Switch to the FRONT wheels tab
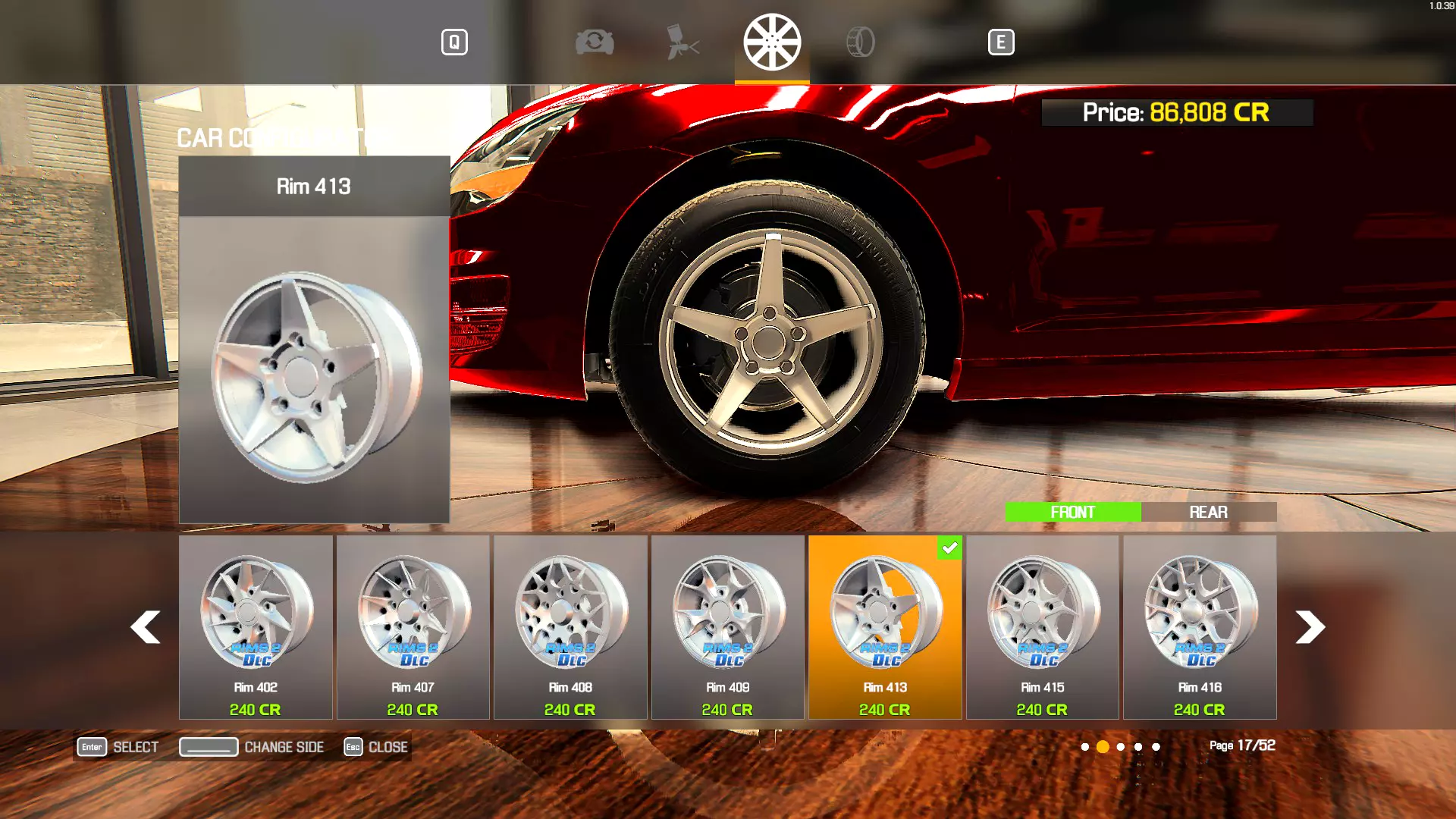 [1072, 512]
